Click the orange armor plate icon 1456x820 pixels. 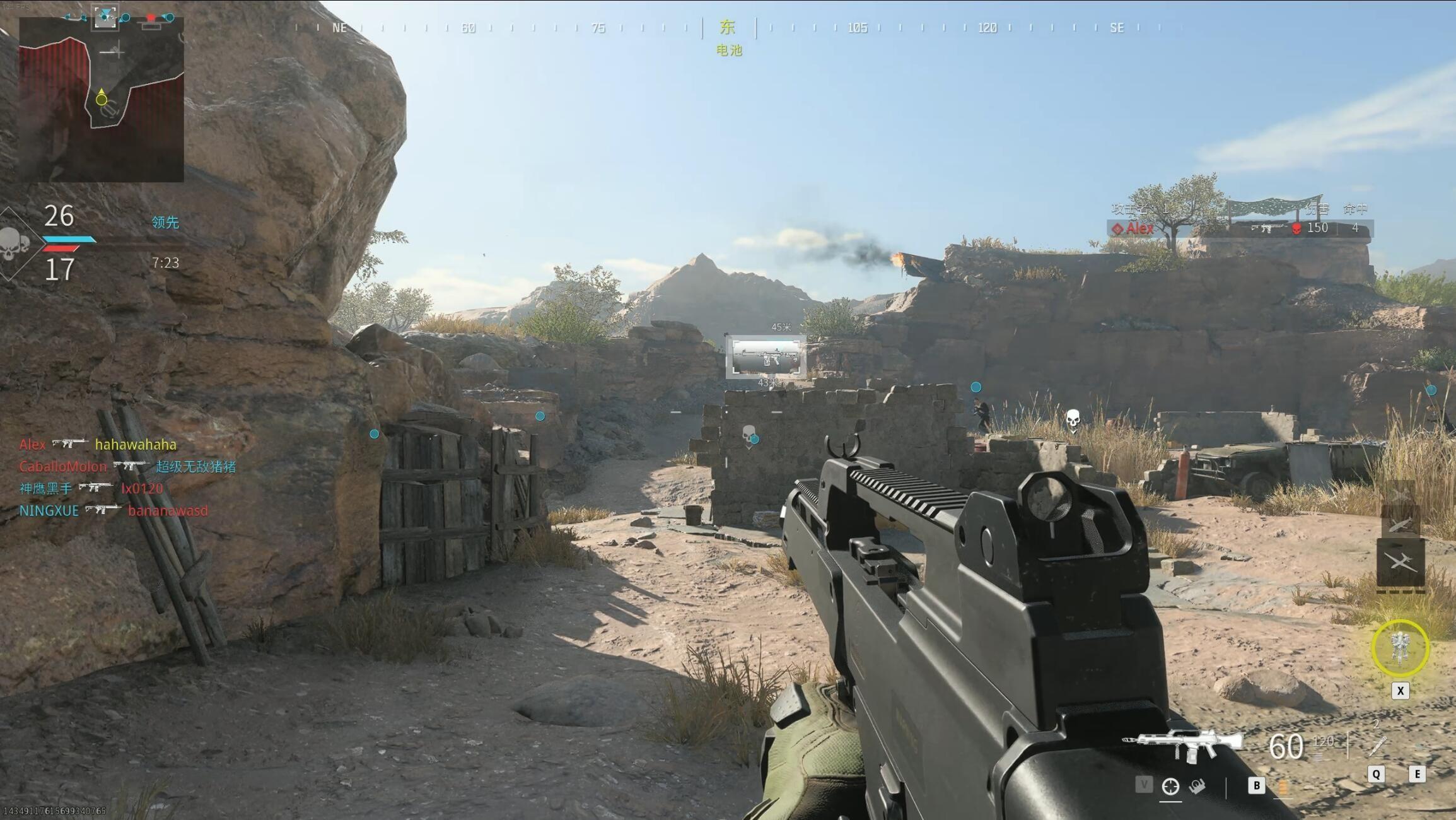(x=1283, y=787)
